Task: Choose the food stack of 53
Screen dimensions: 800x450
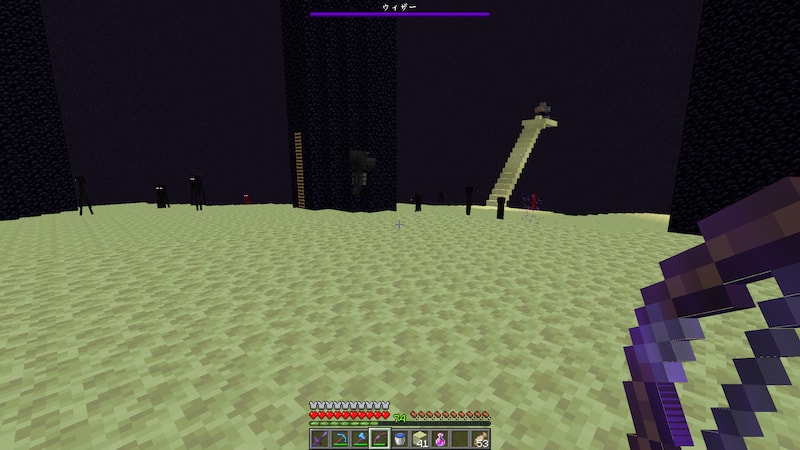Action: click(481, 438)
